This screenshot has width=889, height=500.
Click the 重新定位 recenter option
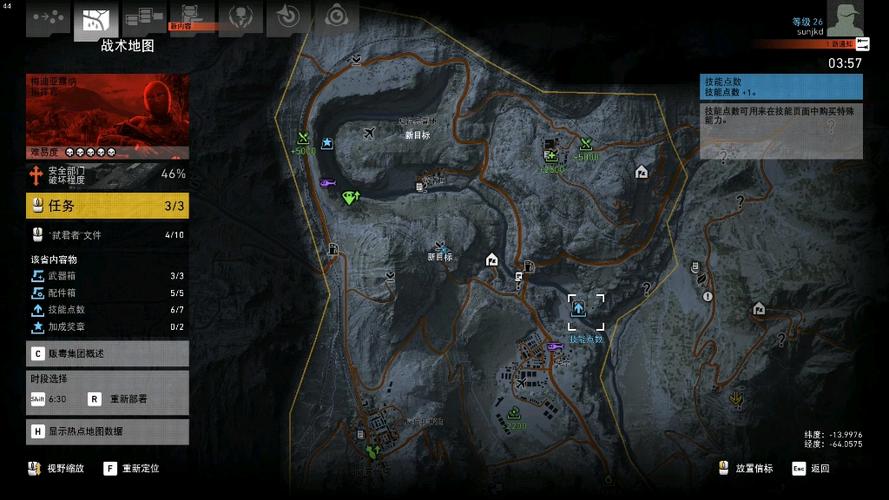(x=139, y=468)
